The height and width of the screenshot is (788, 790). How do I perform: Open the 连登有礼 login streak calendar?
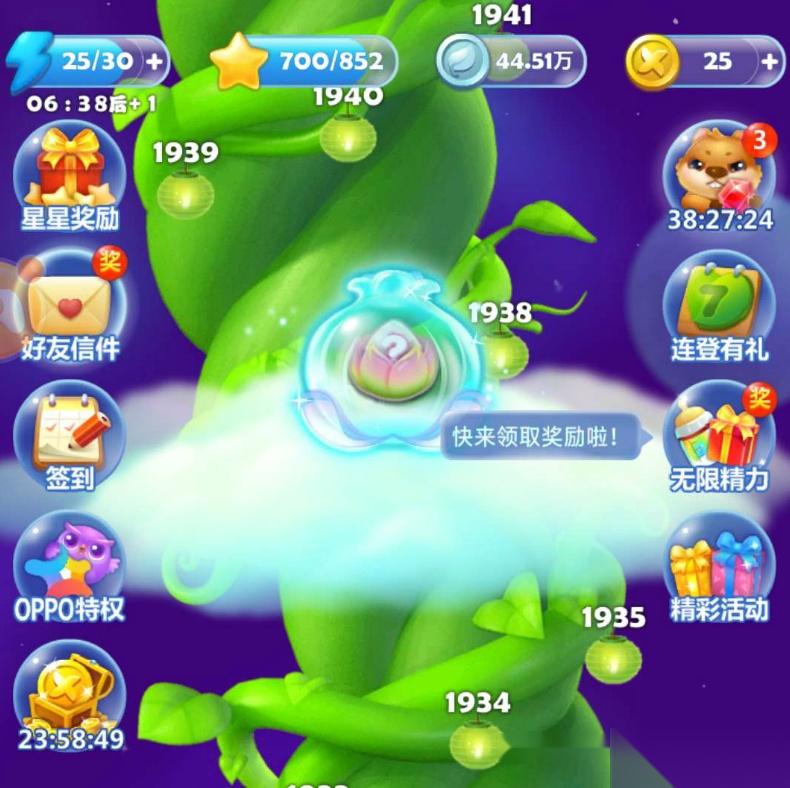(720, 305)
